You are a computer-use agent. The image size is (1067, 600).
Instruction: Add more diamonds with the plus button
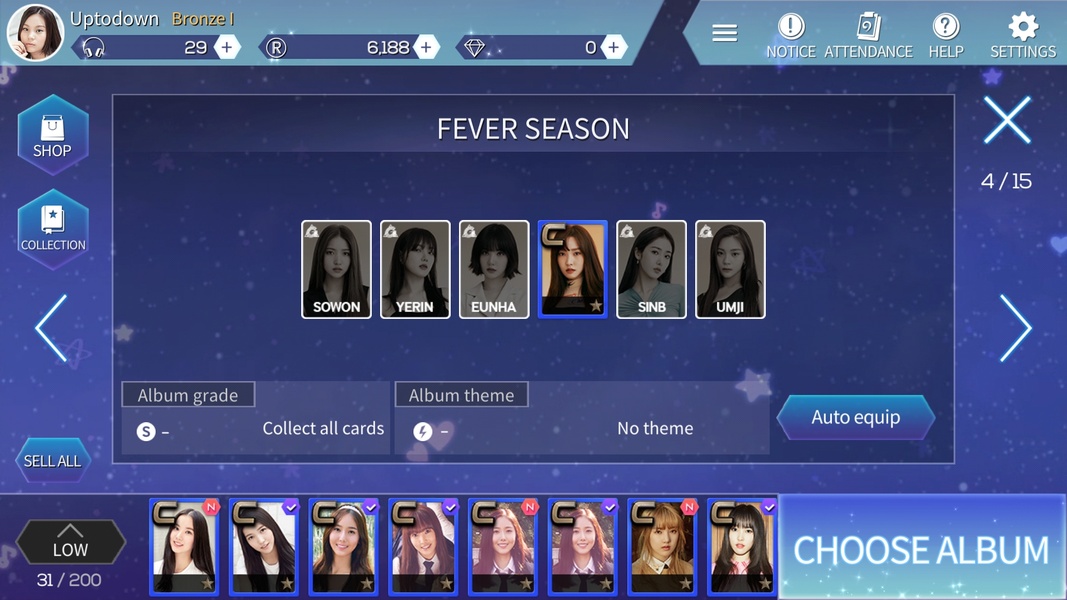pos(613,47)
